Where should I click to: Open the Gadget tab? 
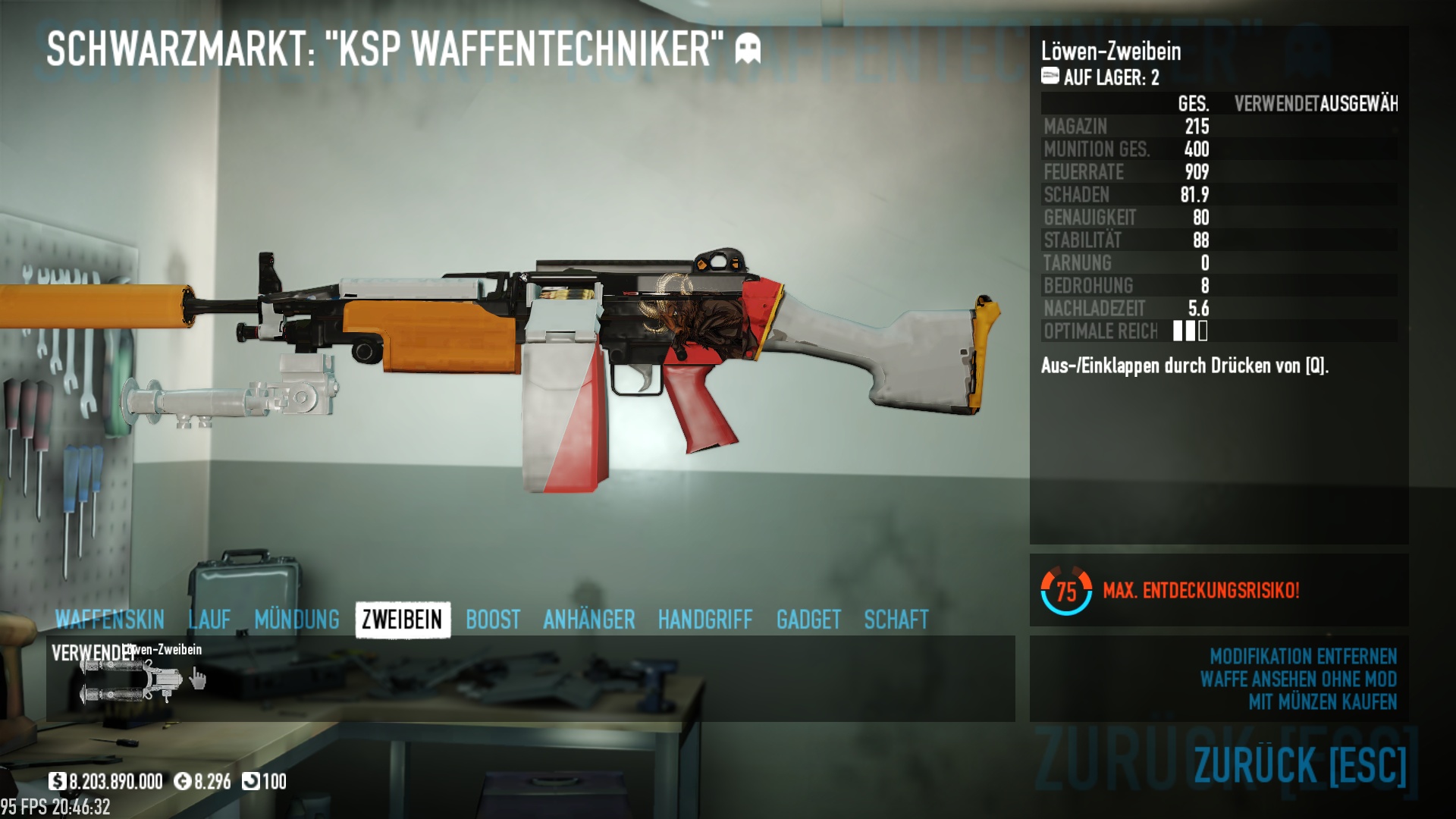coord(808,620)
